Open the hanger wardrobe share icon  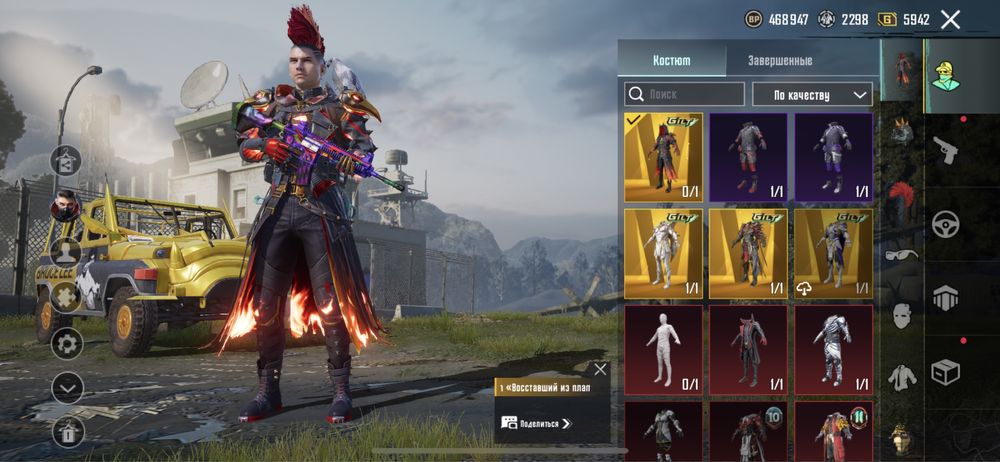tap(67, 160)
